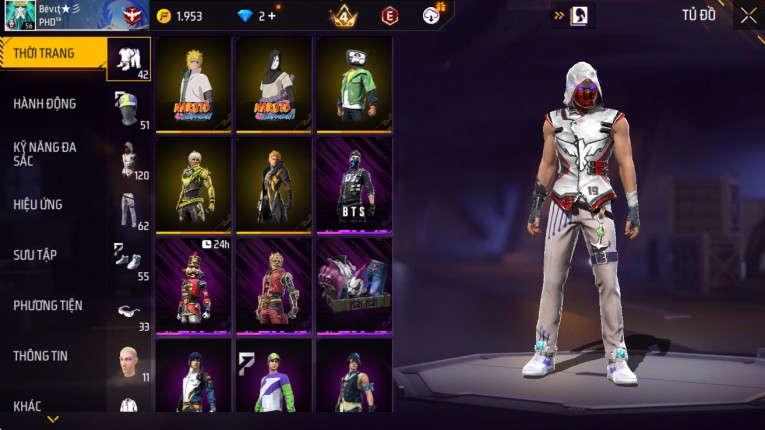Go to the Hiệu Ứng tab
This screenshot has width=765, height=430.
pos(38,204)
